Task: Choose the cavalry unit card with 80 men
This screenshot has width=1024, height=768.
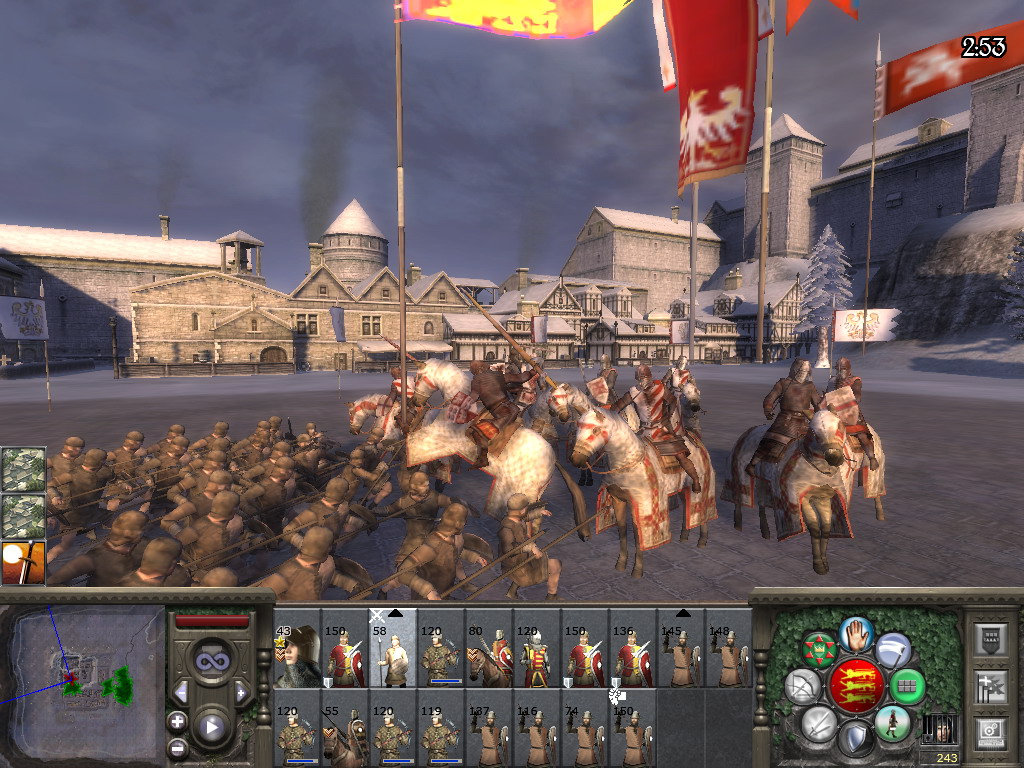Action: [489, 656]
